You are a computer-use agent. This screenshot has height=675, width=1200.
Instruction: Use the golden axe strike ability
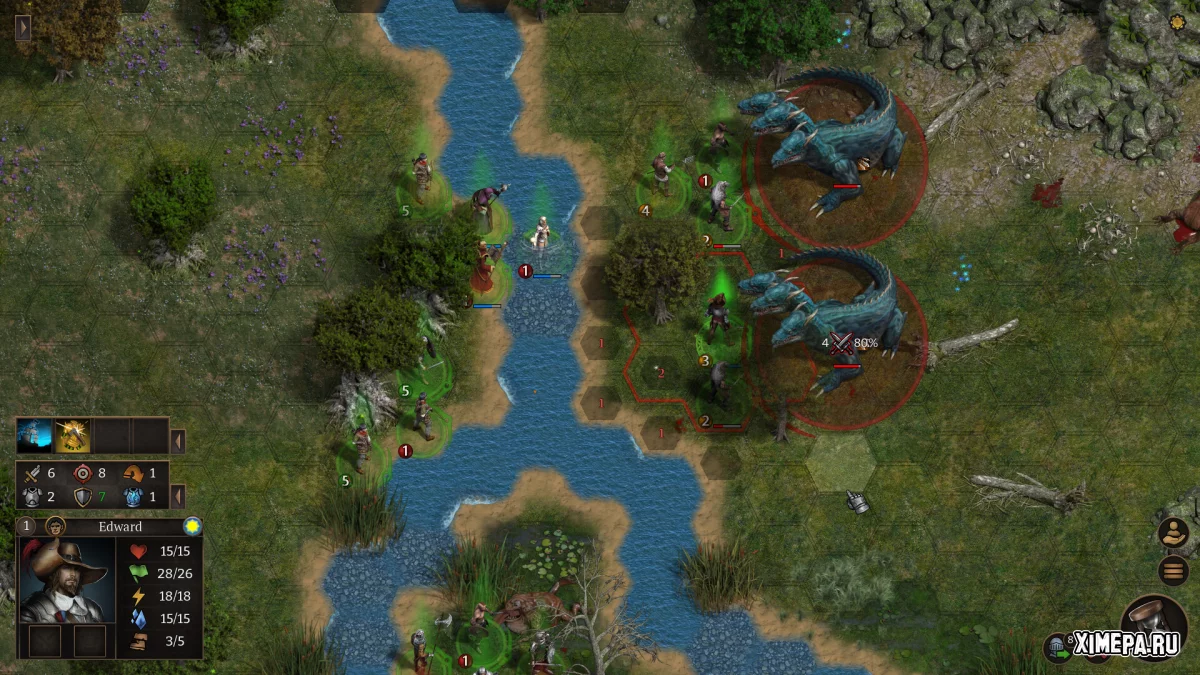pyautogui.click(x=72, y=436)
